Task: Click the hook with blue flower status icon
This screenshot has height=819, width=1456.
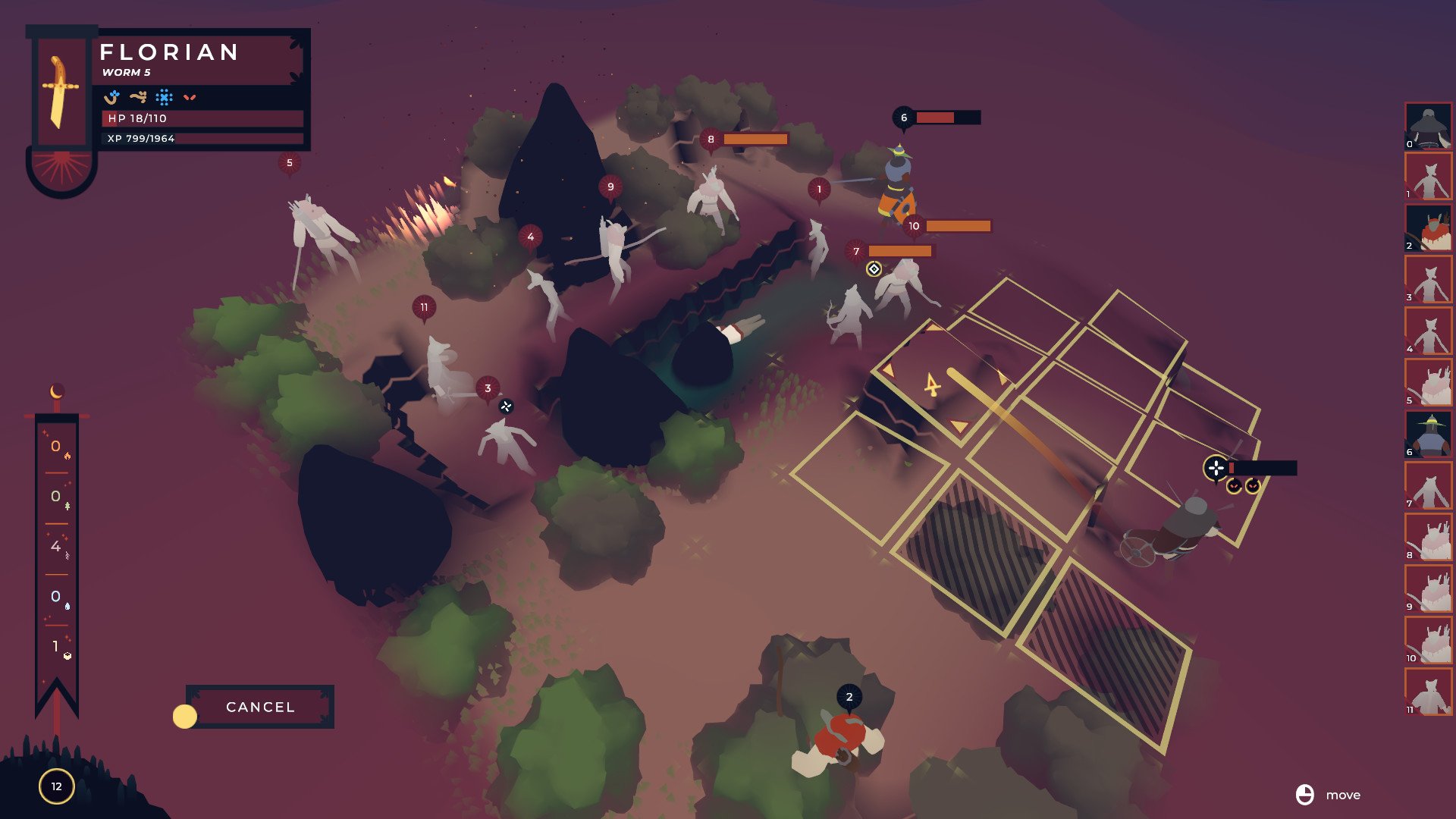Action: coord(112,97)
